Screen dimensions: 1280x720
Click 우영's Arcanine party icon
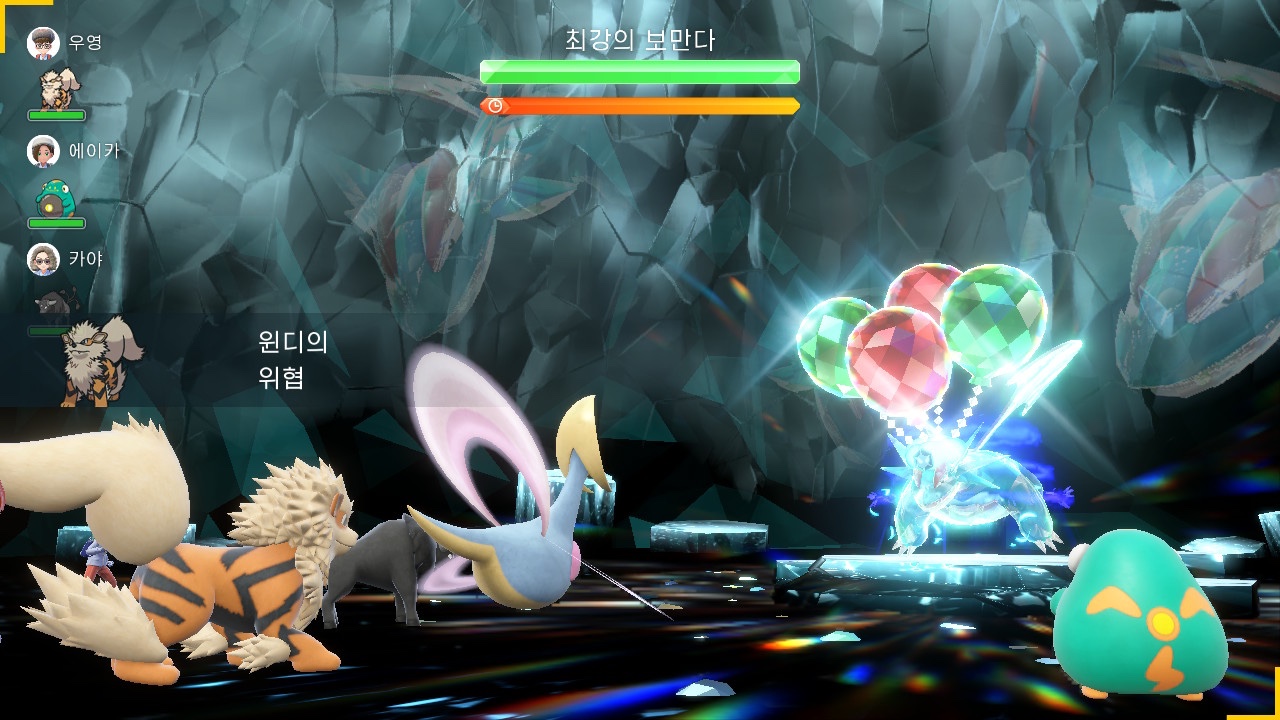(x=56, y=88)
